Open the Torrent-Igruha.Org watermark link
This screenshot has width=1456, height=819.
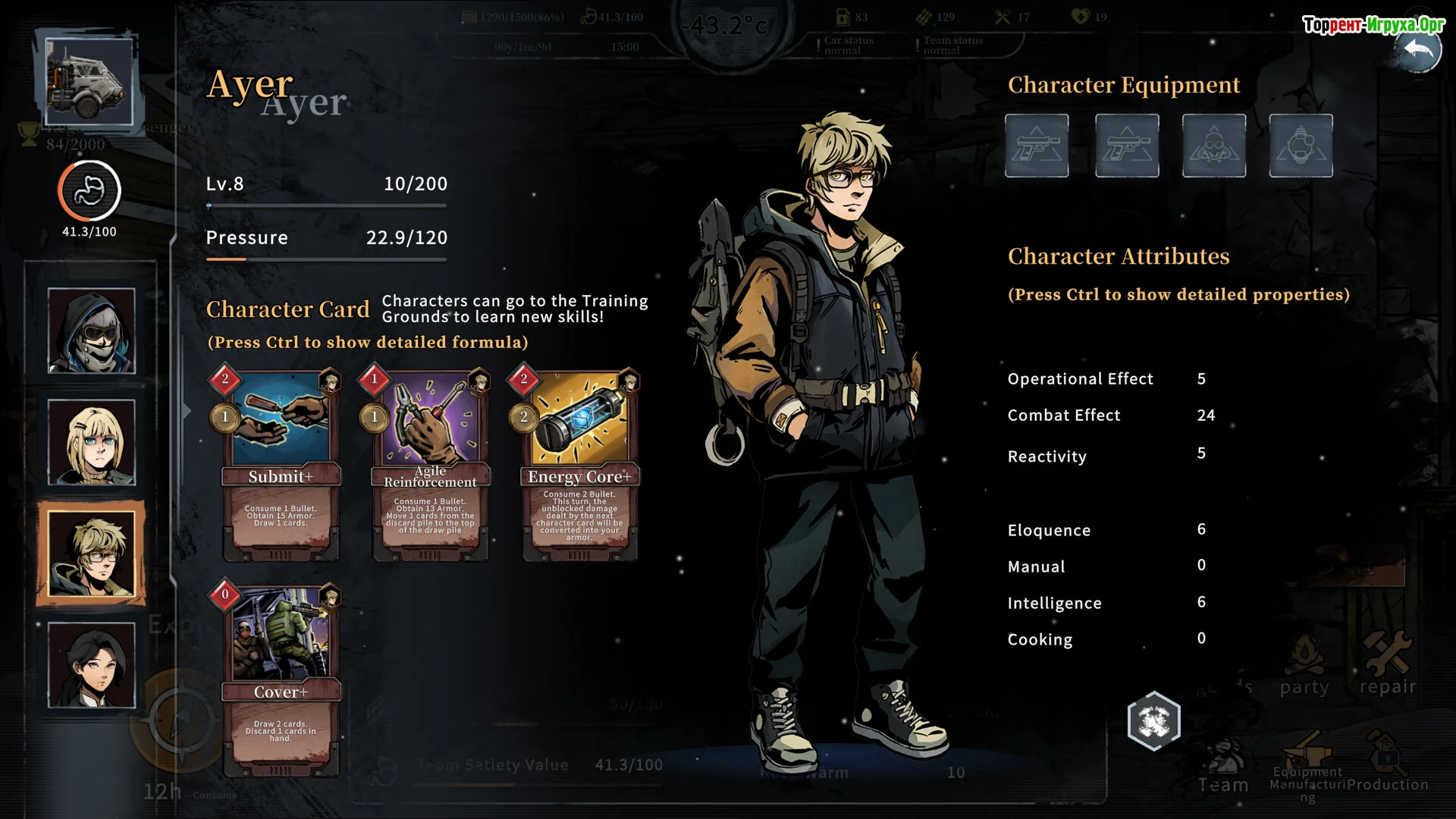(1373, 25)
